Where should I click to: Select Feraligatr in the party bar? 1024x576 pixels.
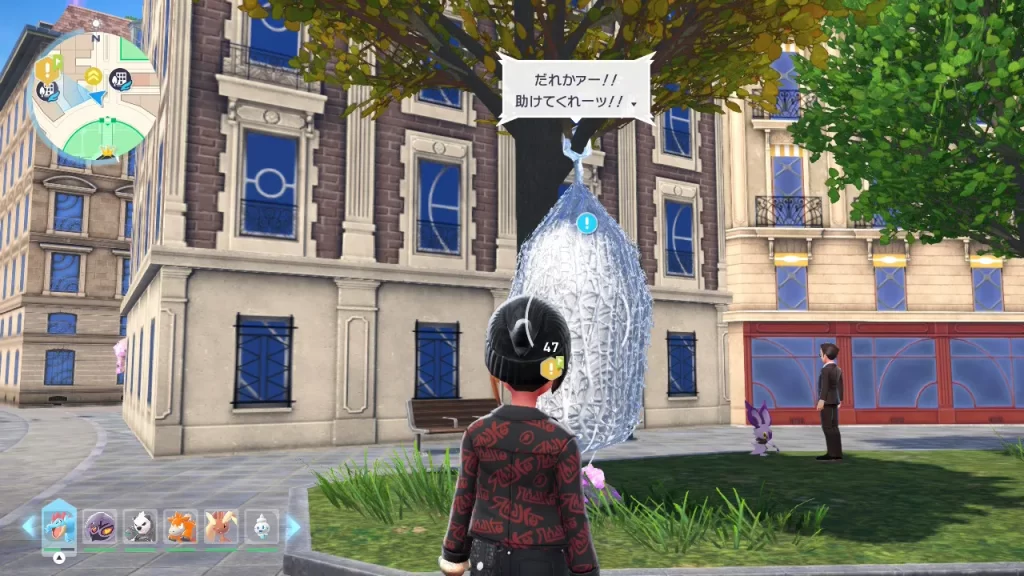pos(59,525)
